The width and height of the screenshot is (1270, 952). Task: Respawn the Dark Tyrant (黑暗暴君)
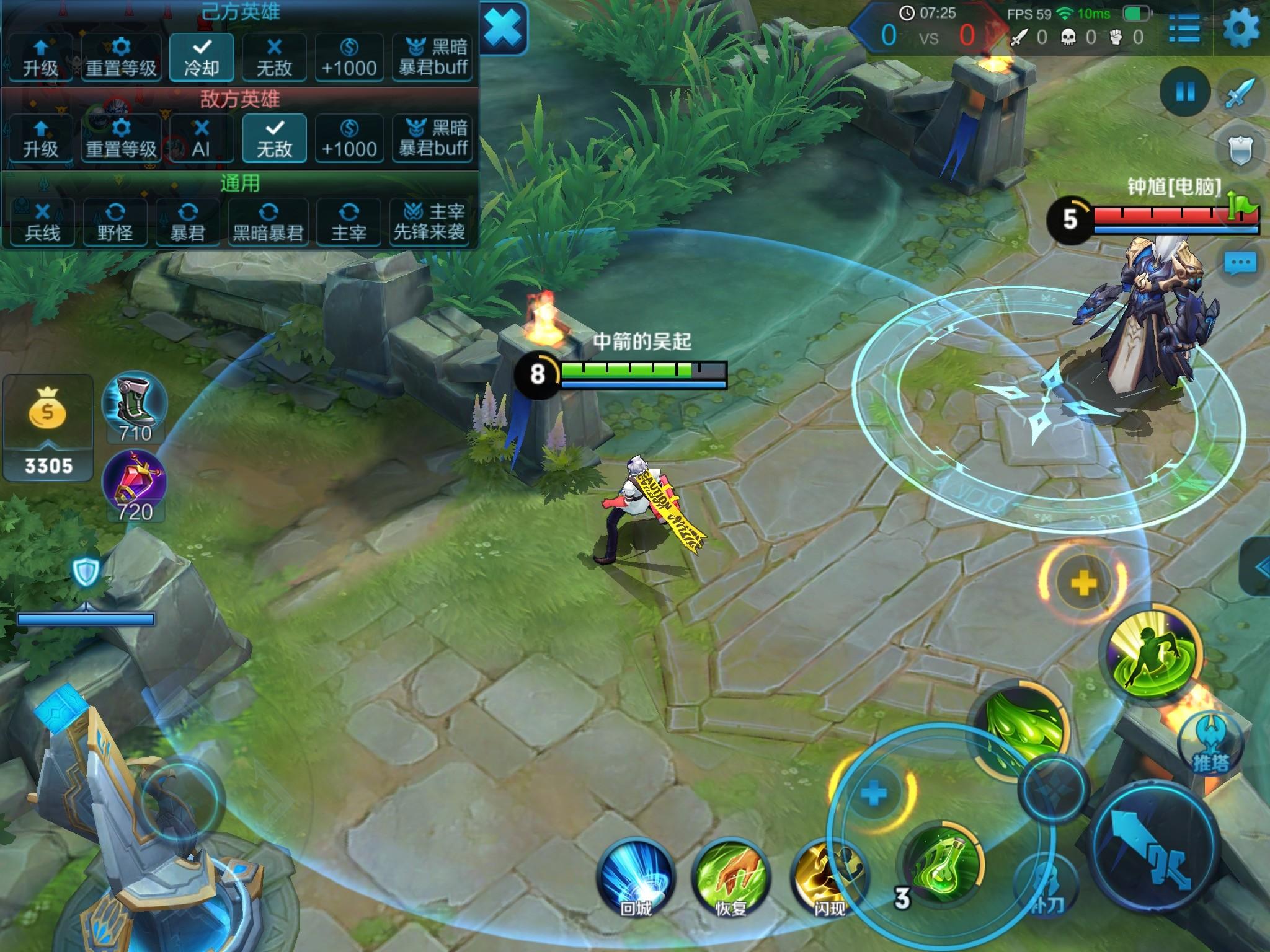268,222
